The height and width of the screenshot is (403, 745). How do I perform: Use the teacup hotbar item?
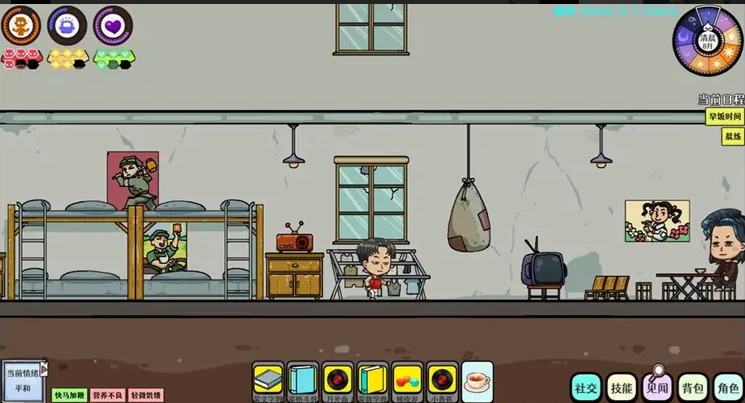[x=477, y=380]
